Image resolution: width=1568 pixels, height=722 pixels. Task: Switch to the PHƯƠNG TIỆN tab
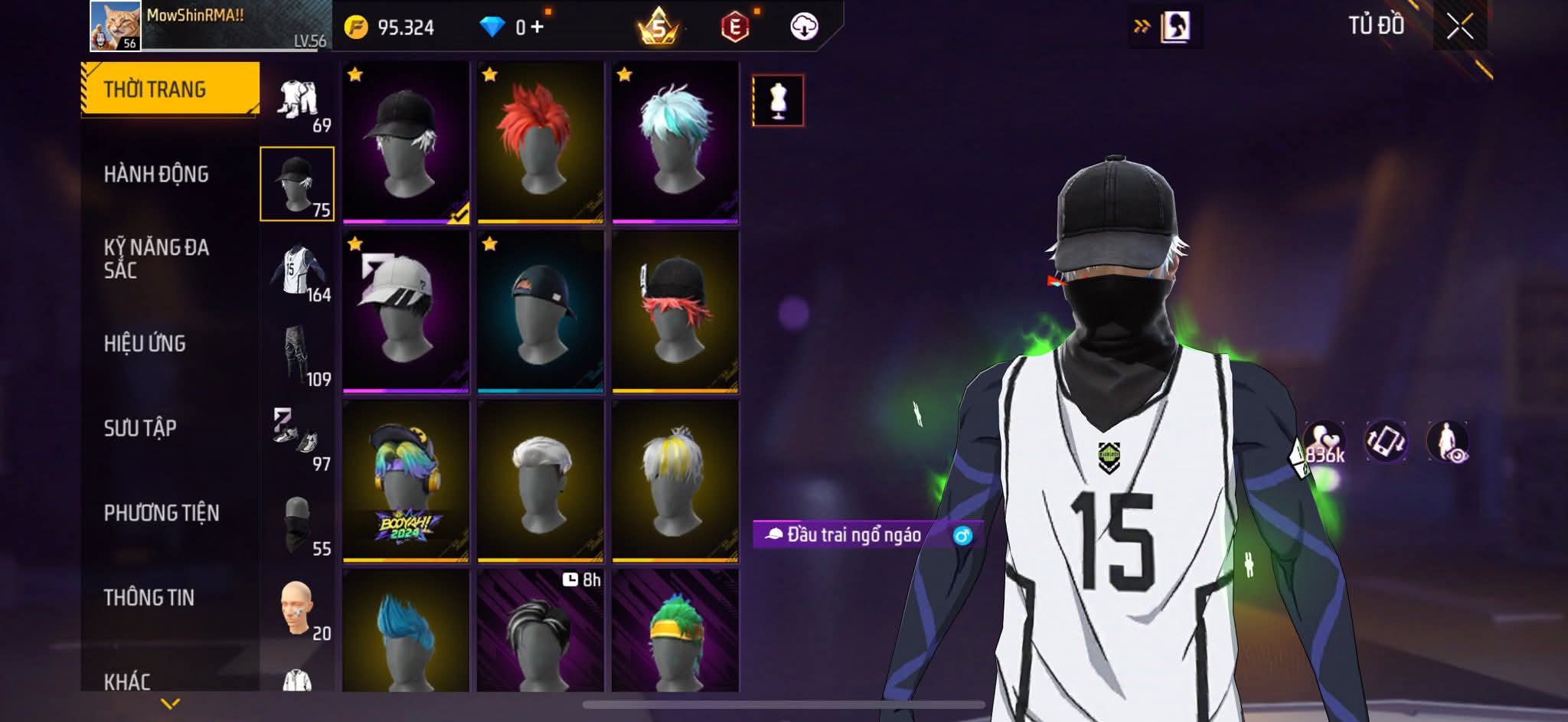[x=162, y=513]
